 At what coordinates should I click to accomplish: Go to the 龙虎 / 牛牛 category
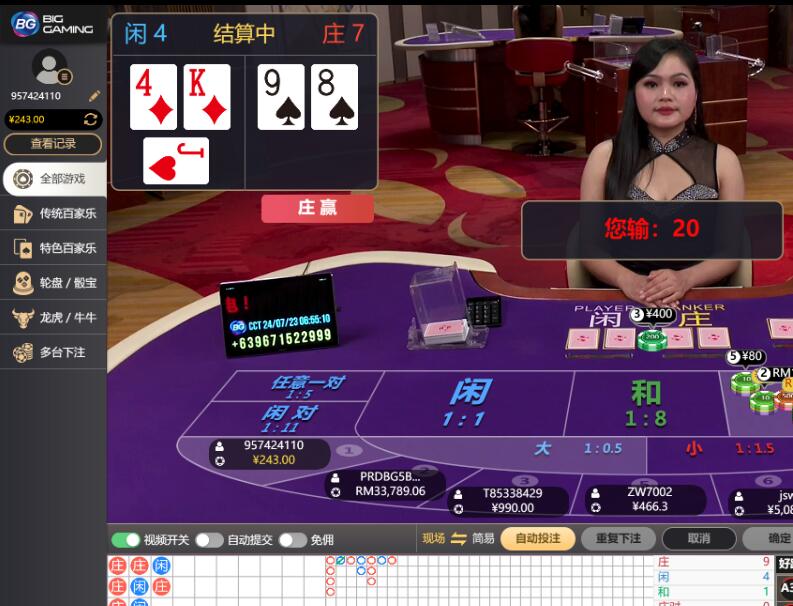pyautogui.click(x=52, y=318)
